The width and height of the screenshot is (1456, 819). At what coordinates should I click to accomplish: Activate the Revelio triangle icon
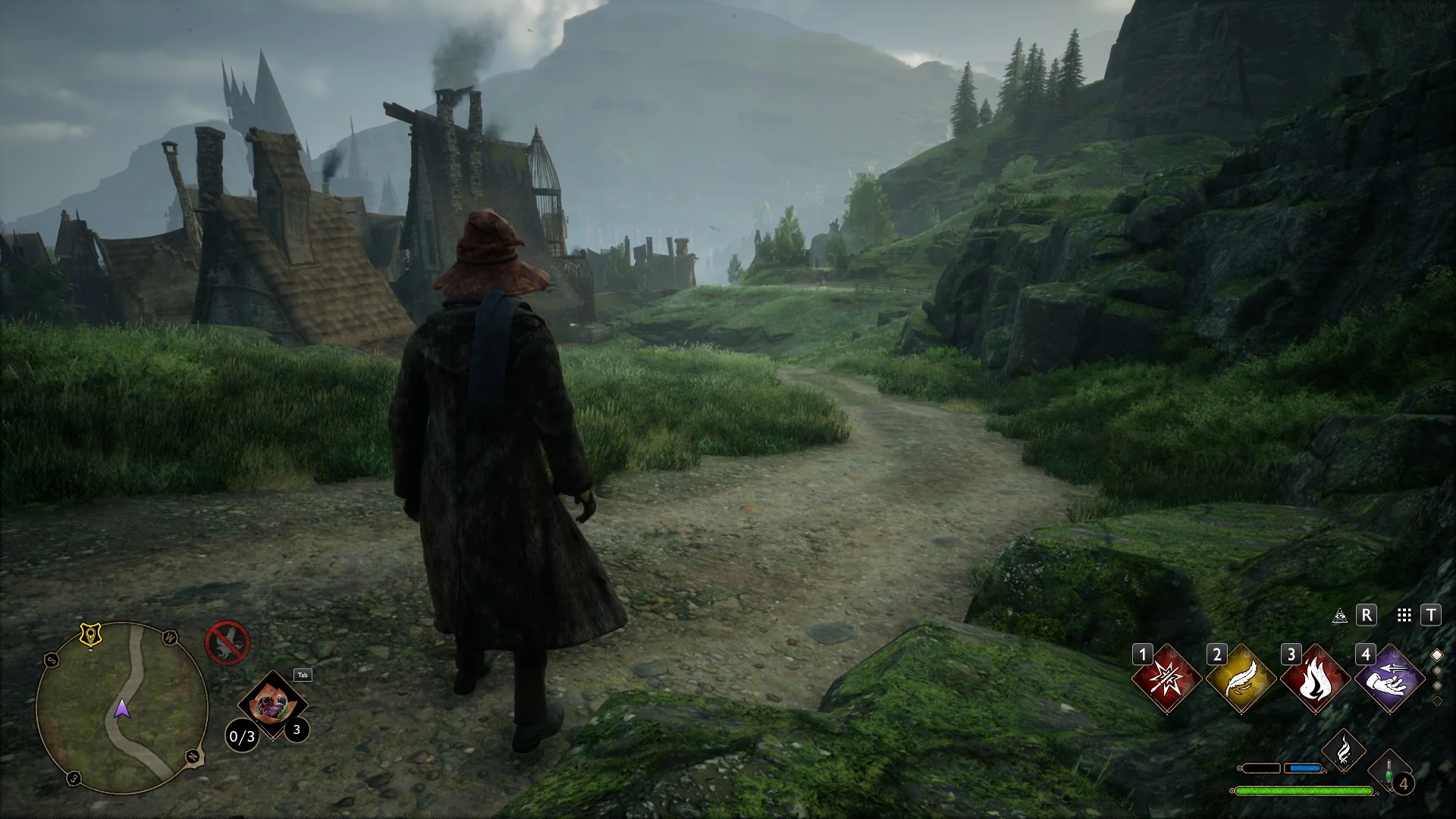[1340, 616]
